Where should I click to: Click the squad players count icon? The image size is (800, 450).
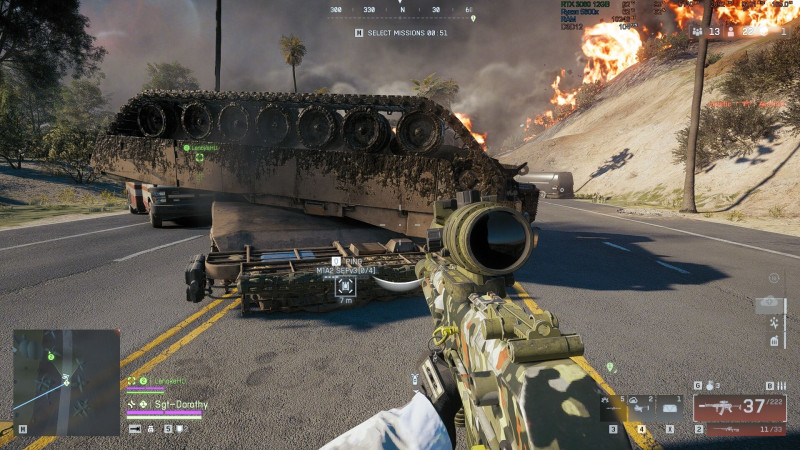[x=698, y=32]
